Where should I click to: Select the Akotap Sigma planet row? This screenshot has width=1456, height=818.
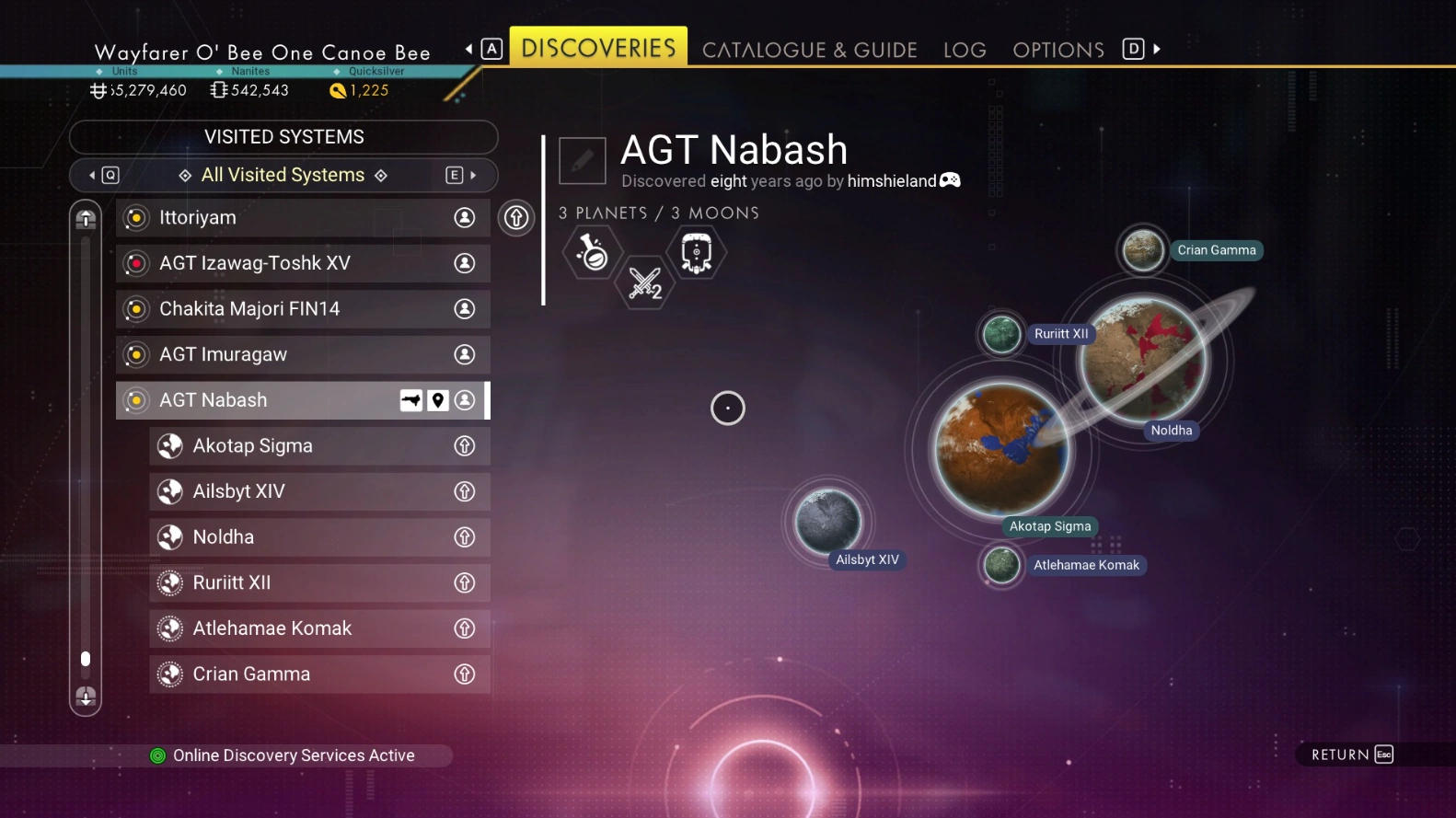[x=318, y=446]
